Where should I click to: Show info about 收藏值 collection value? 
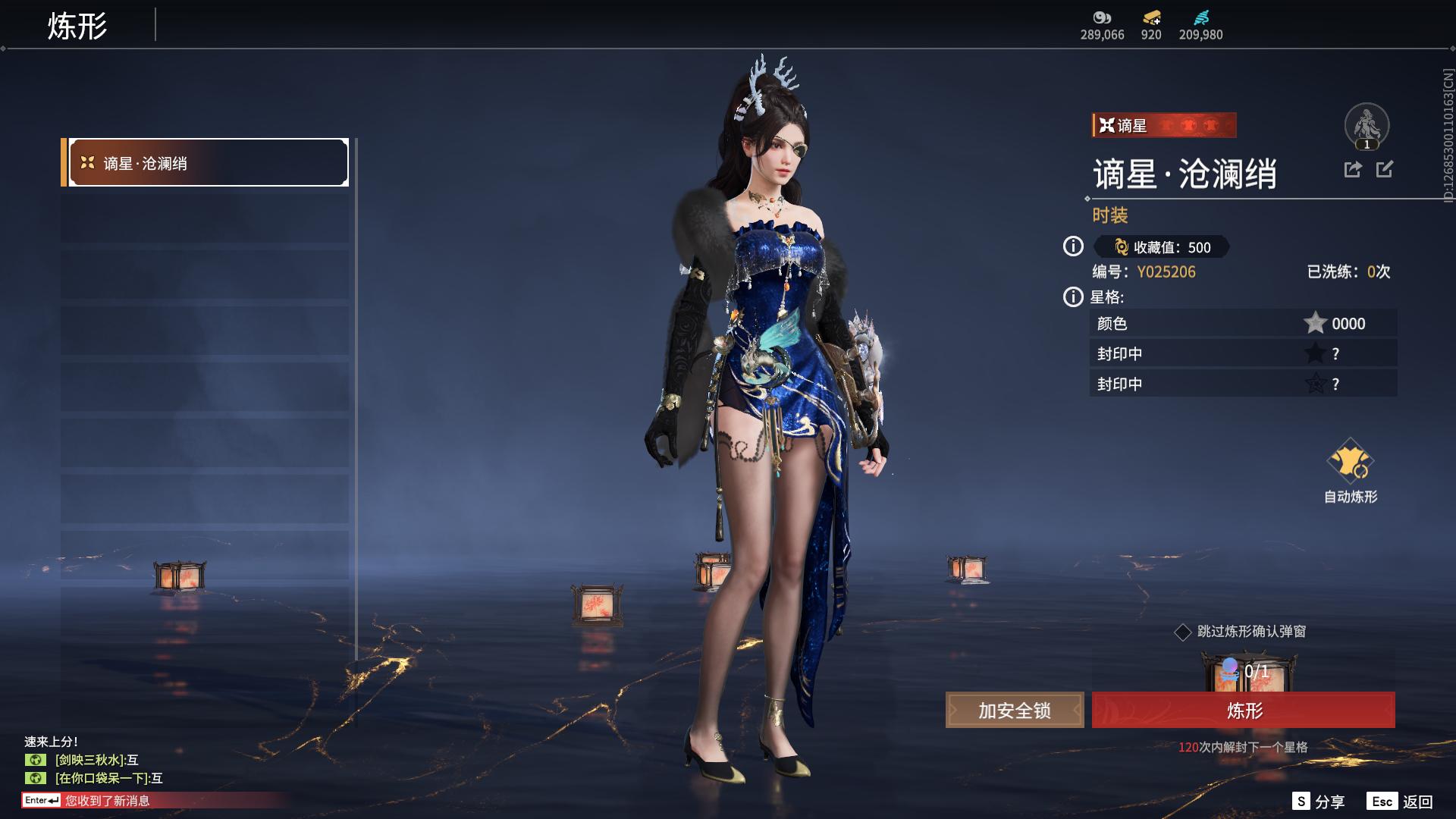1073,246
